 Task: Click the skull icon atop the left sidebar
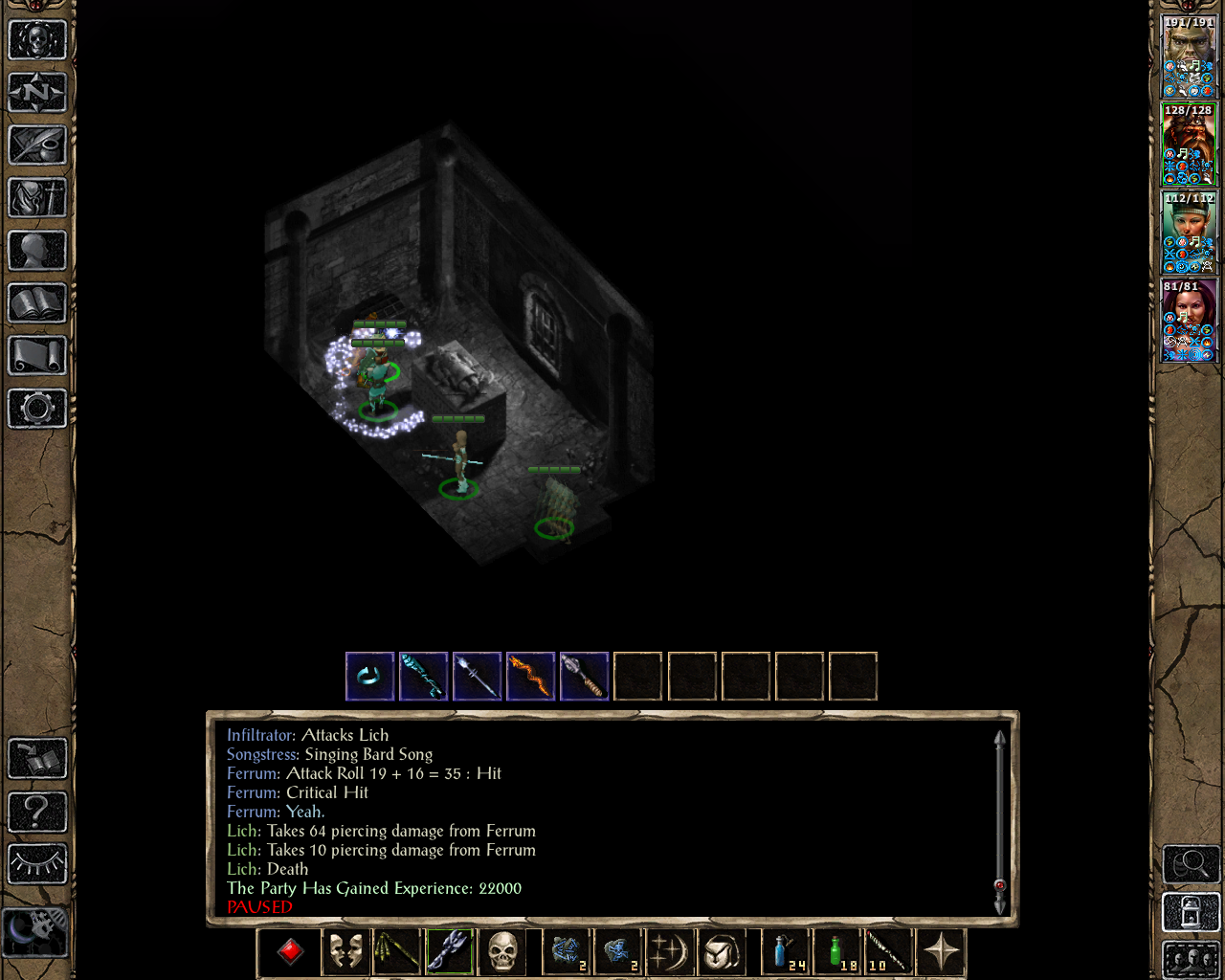38,40
